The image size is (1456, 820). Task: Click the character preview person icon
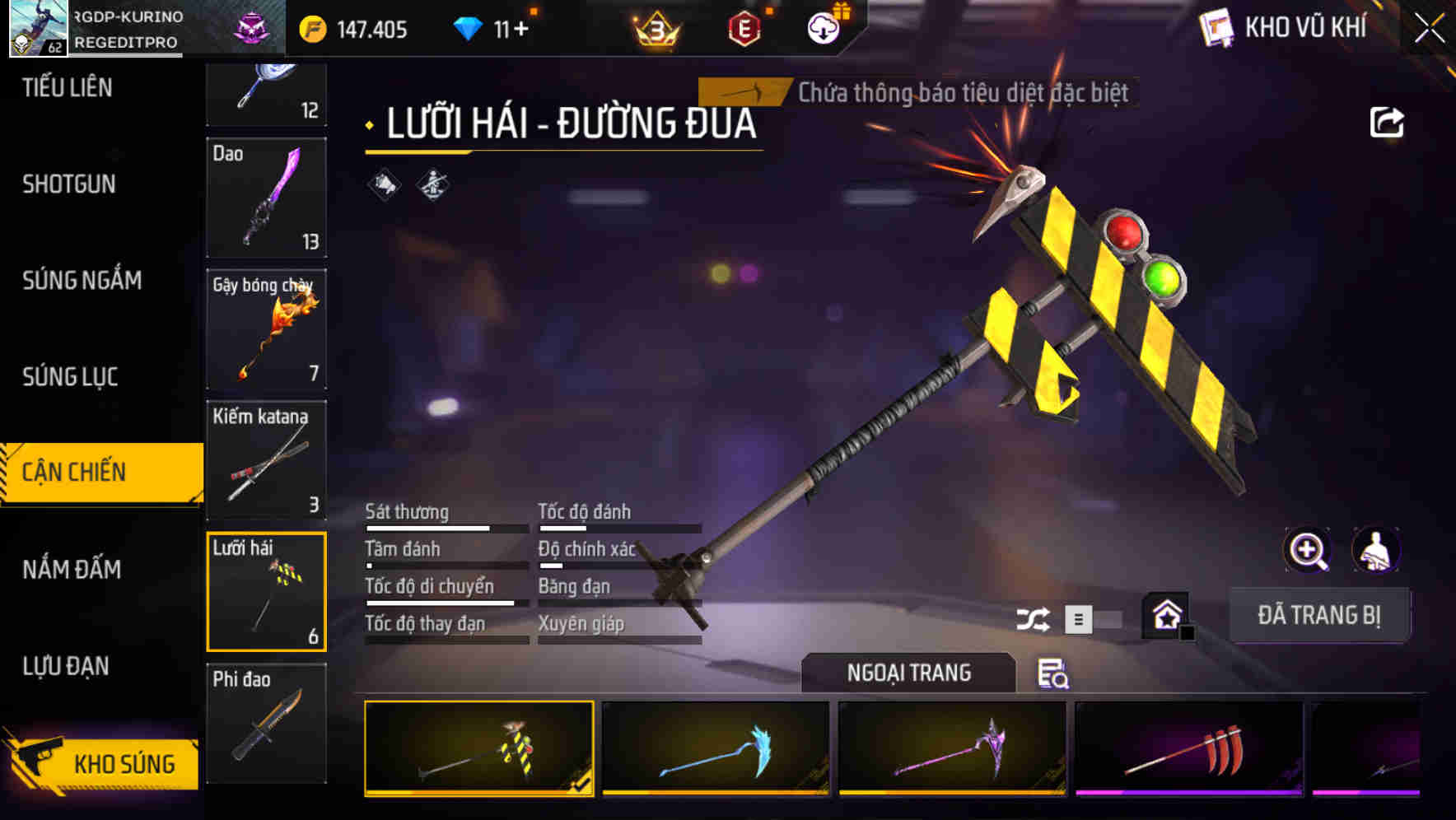[1374, 550]
